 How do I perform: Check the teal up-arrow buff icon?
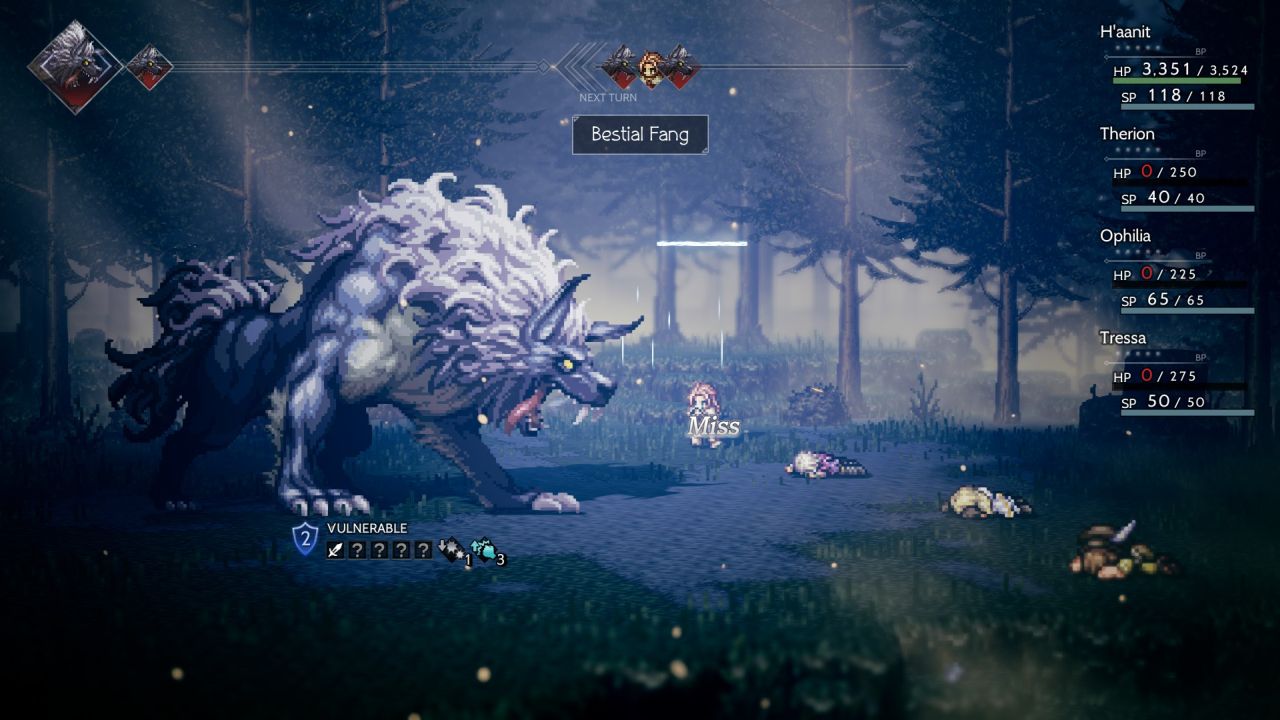(x=484, y=549)
